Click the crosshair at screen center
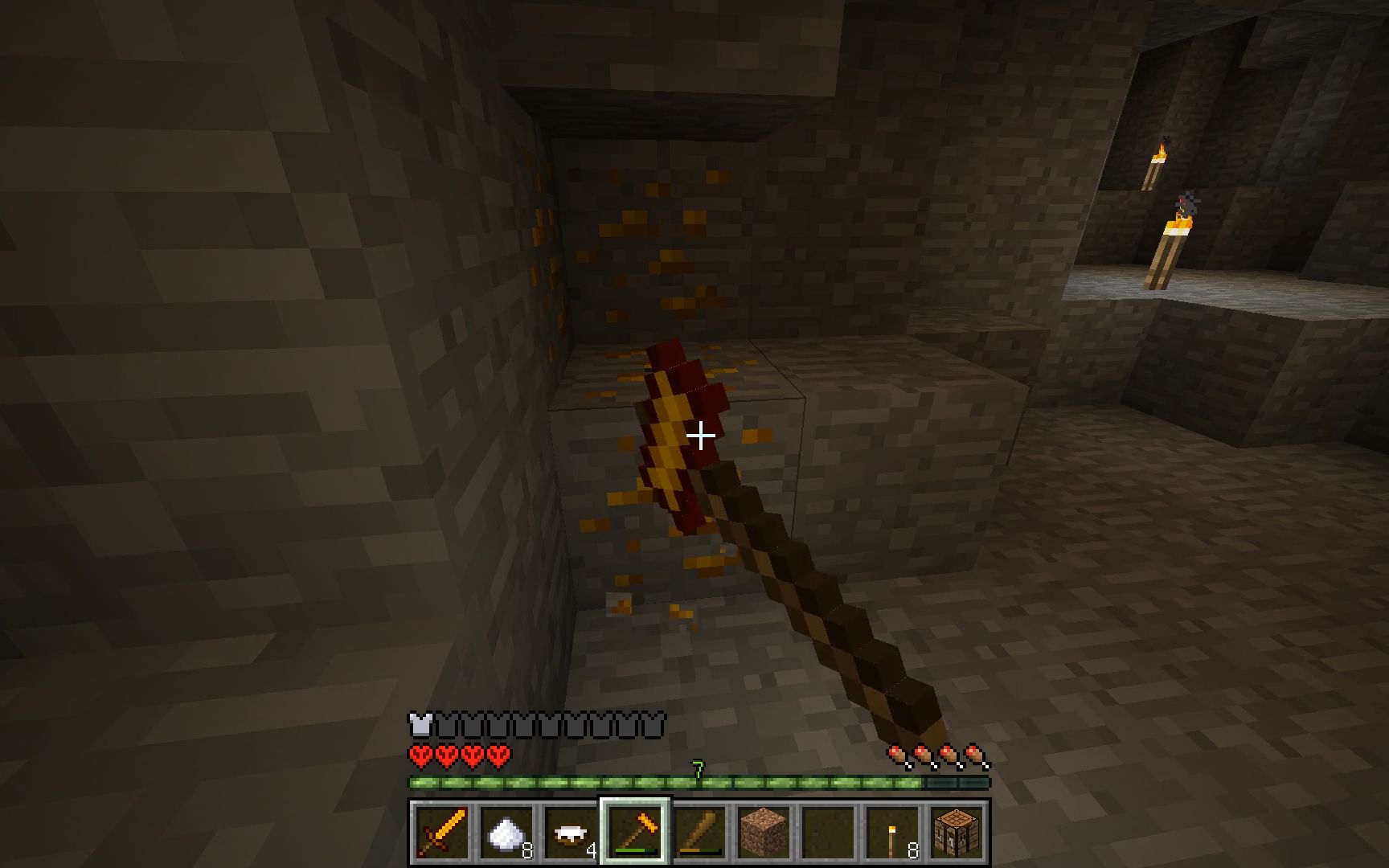 tap(702, 435)
